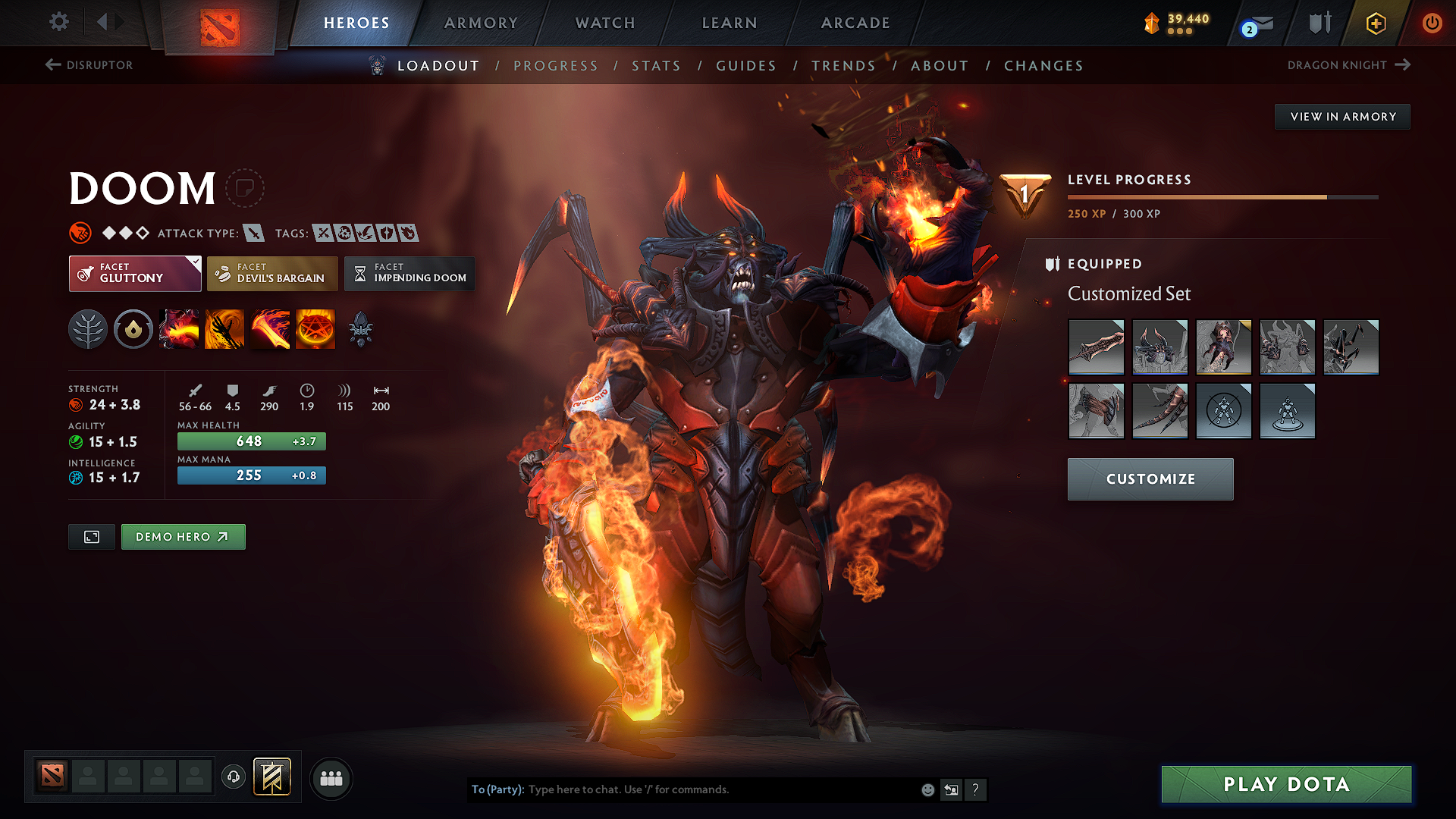Open the ARMORY menu

click(481, 23)
